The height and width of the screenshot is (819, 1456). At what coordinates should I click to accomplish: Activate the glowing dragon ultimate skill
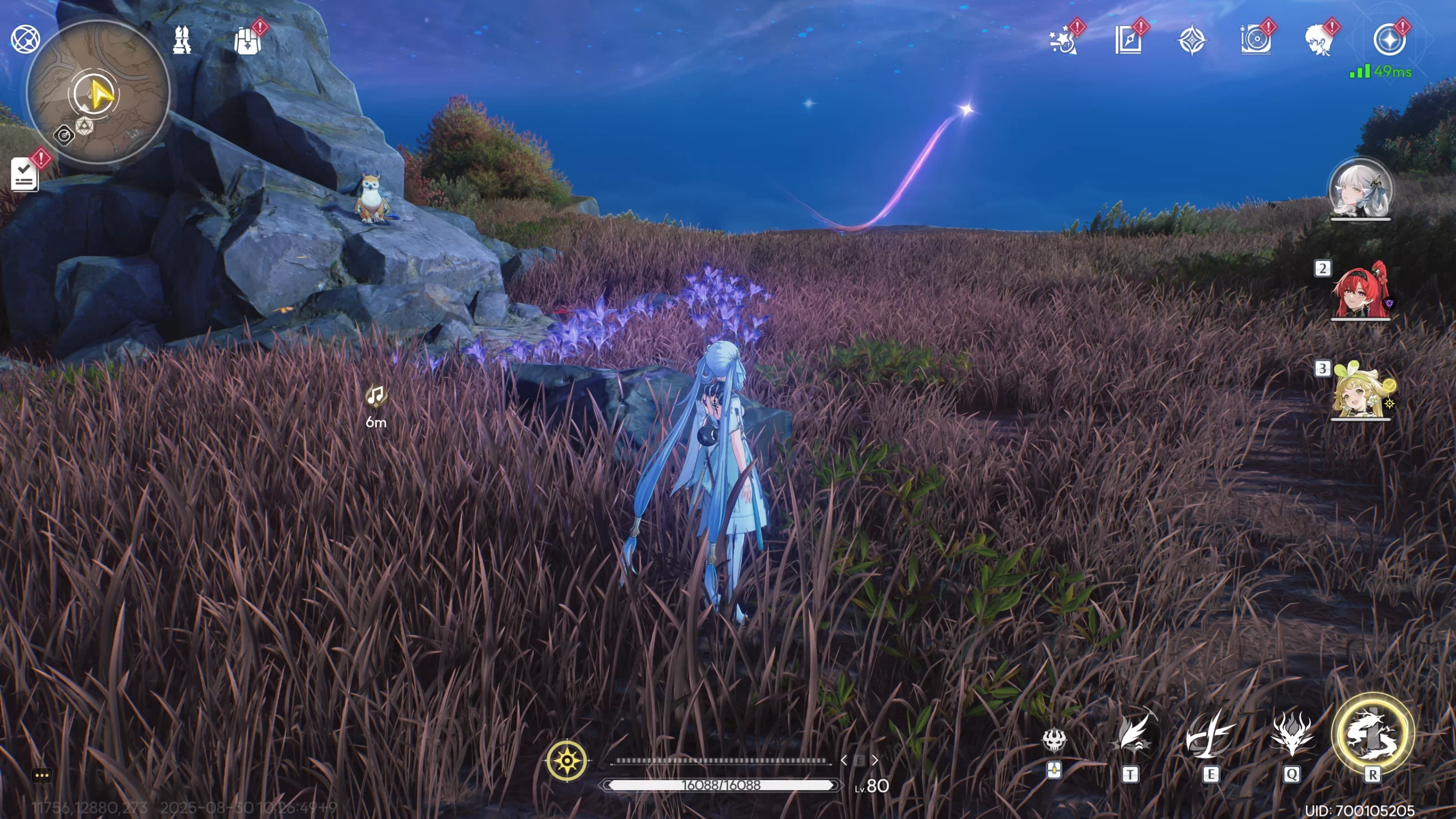[x=1372, y=734]
